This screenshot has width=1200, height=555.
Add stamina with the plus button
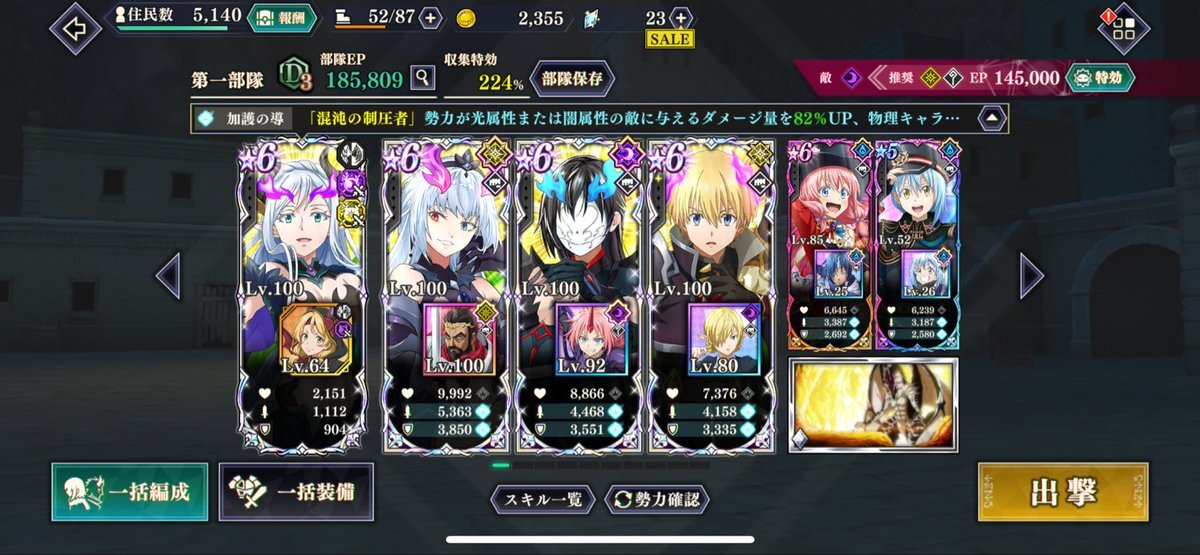click(x=430, y=18)
